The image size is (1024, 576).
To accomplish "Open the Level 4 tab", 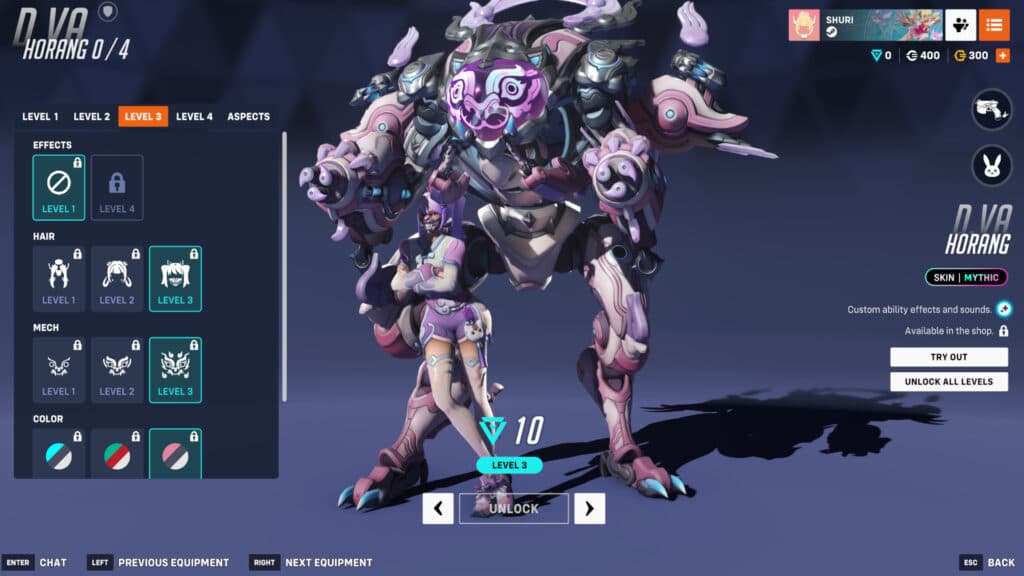I will pyautogui.click(x=194, y=117).
